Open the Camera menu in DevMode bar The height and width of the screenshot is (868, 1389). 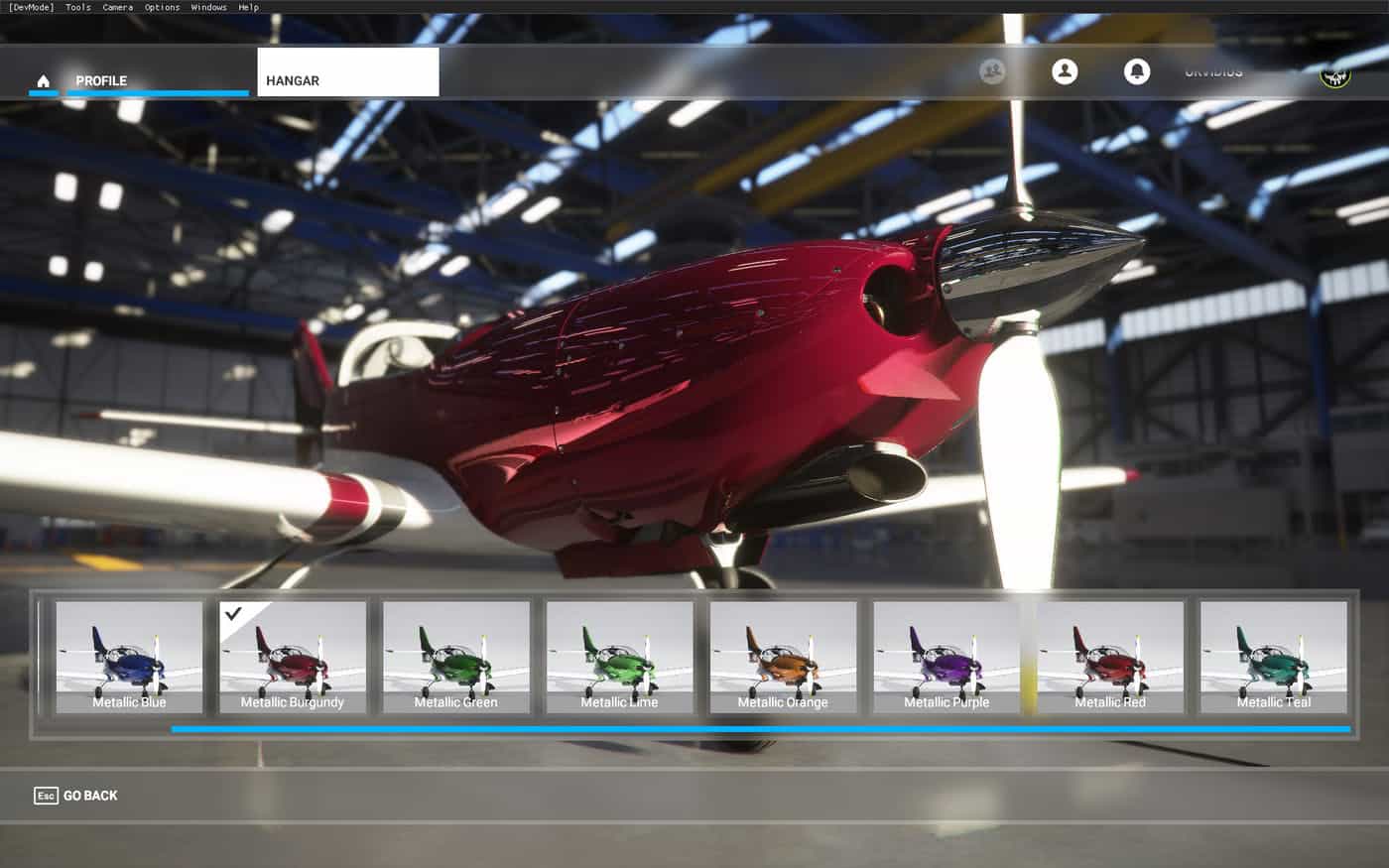pos(117,7)
